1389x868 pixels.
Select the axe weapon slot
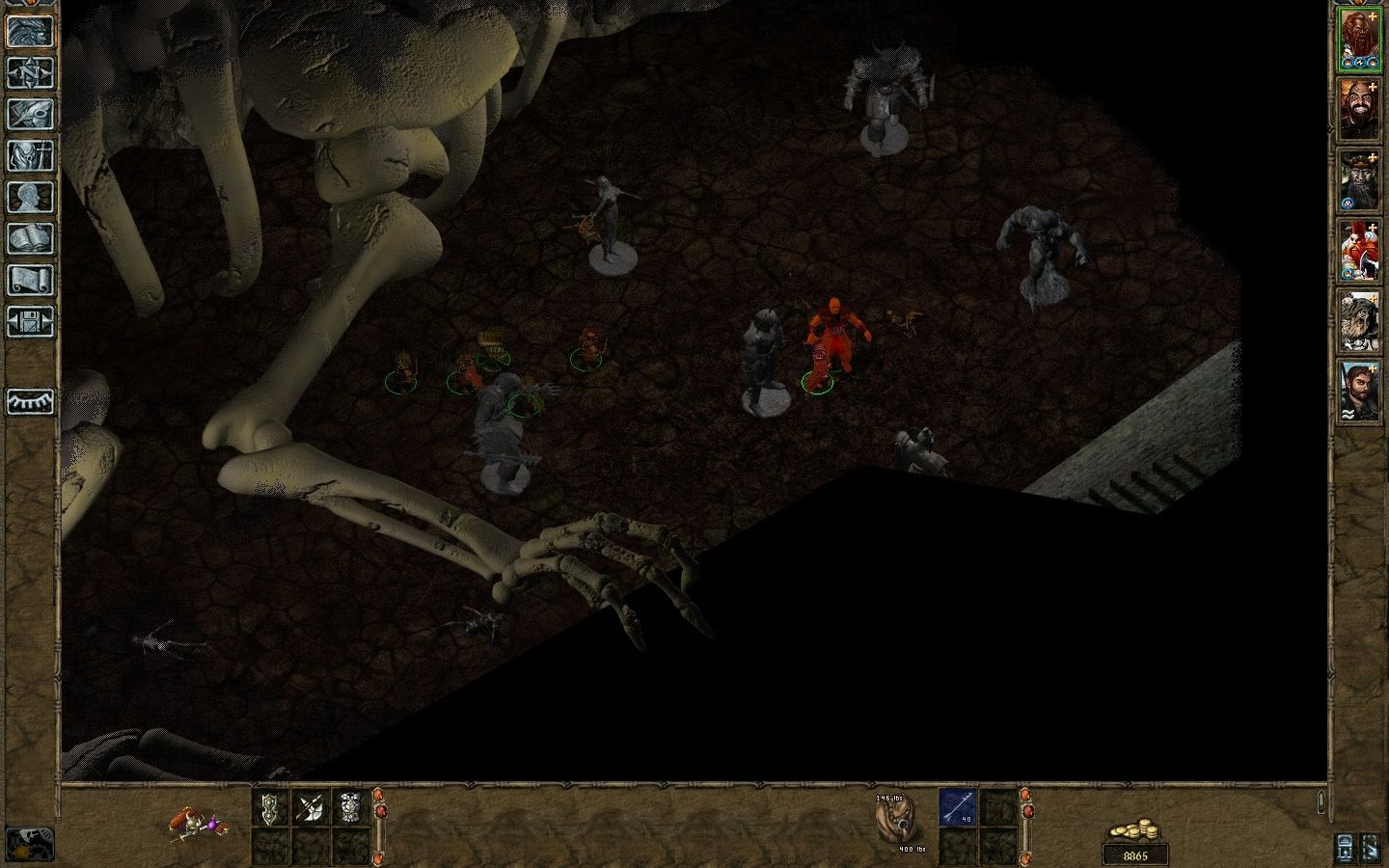[x=311, y=808]
